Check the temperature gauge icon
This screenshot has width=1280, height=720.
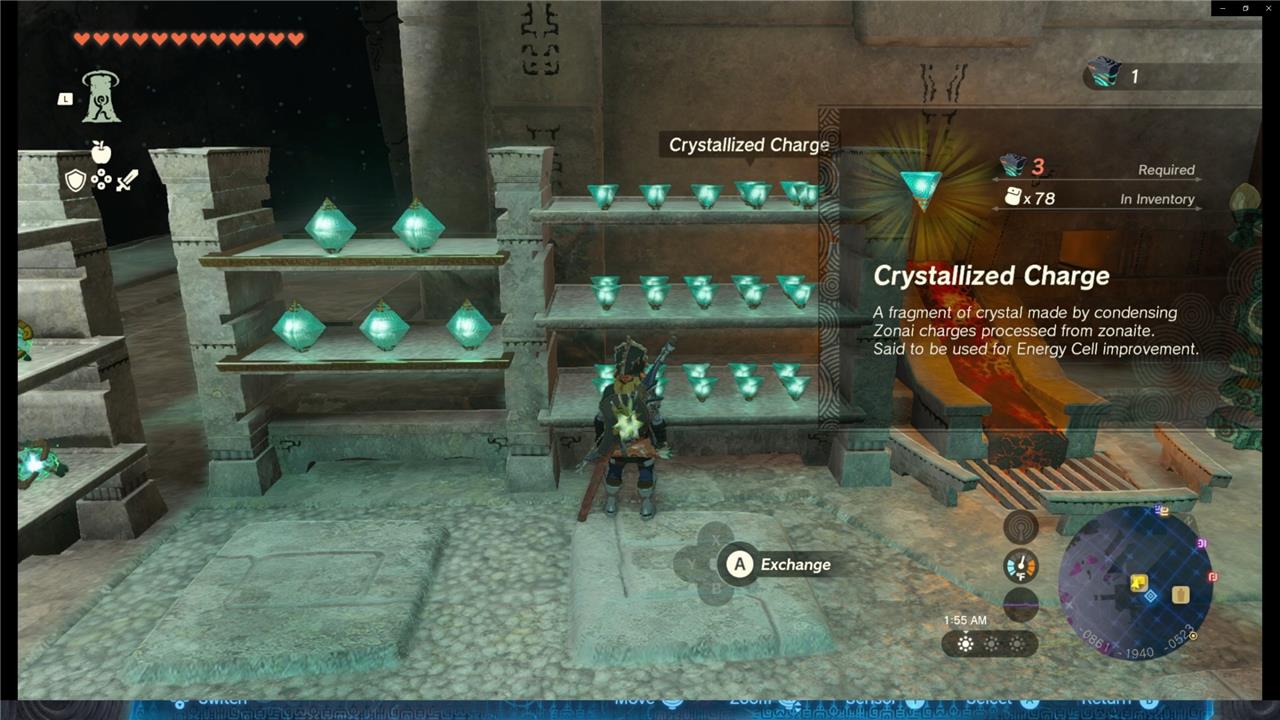tap(1021, 567)
